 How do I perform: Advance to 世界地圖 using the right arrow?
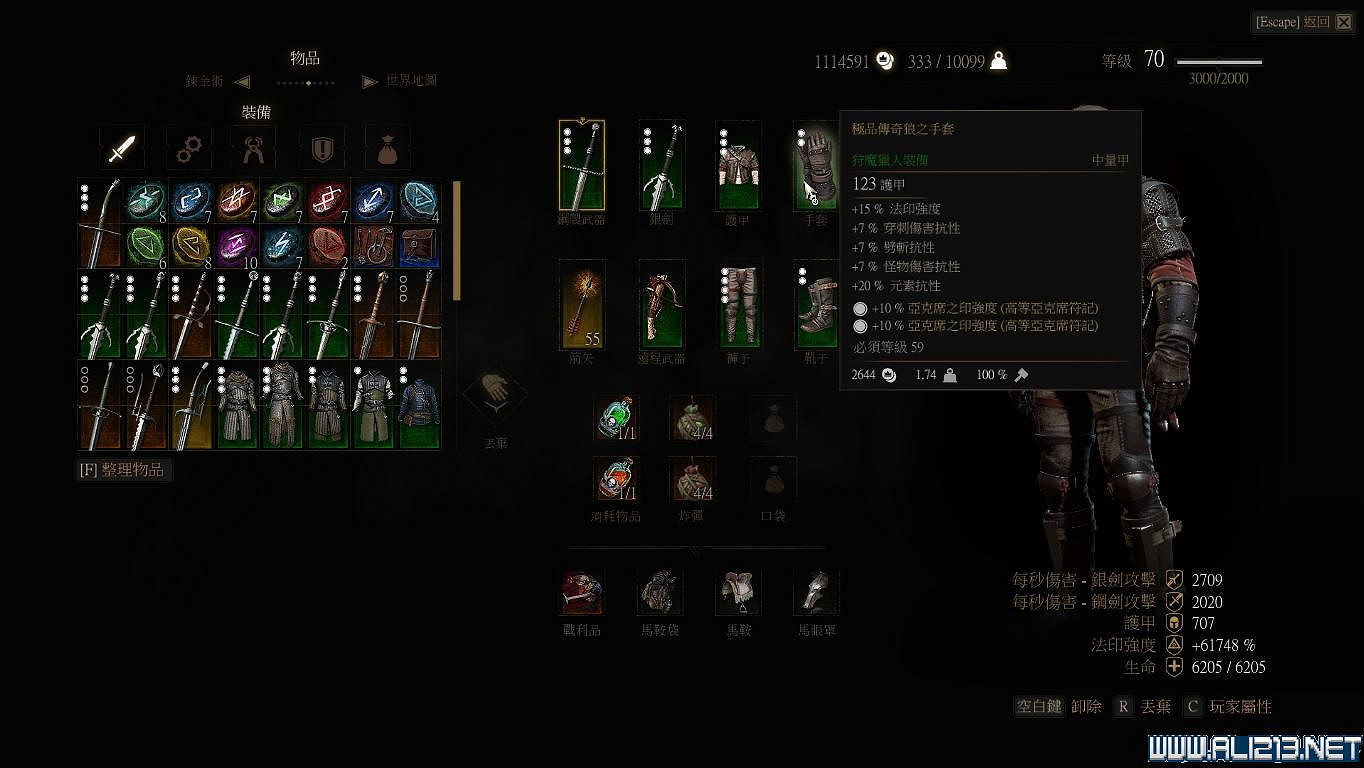click(x=371, y=82)
